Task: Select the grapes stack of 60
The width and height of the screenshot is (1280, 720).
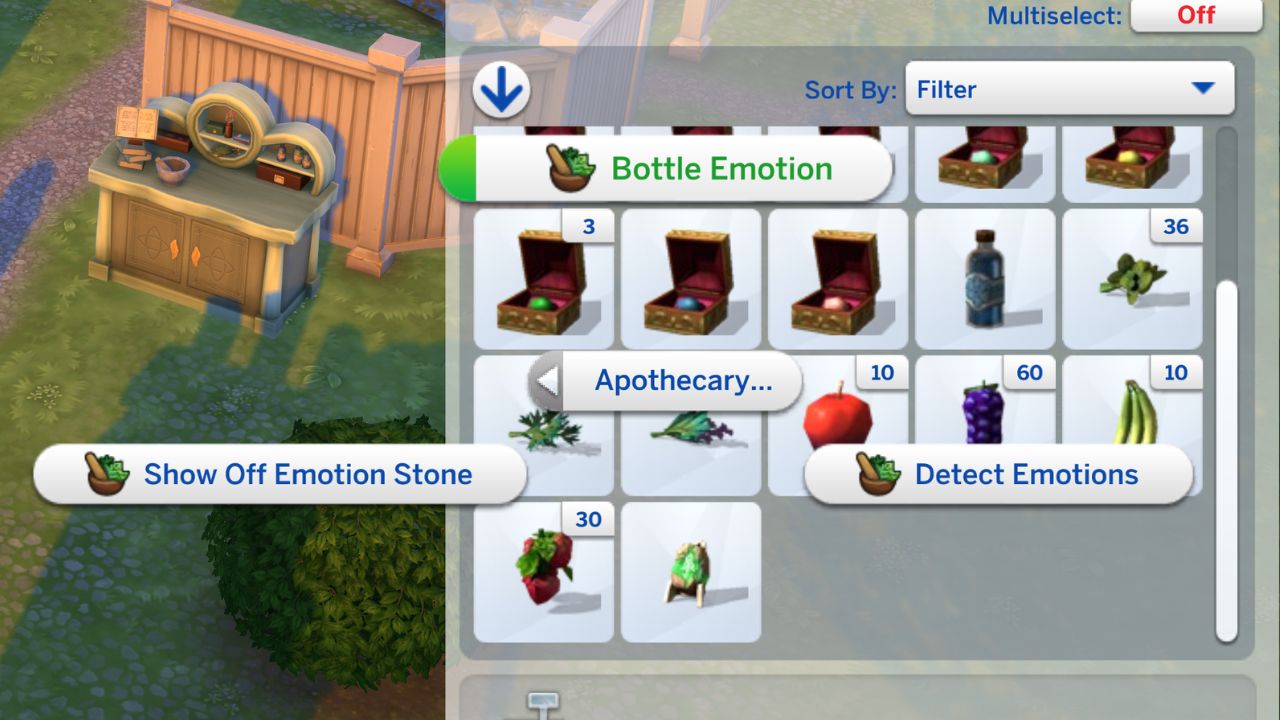Action: (984, 420)
